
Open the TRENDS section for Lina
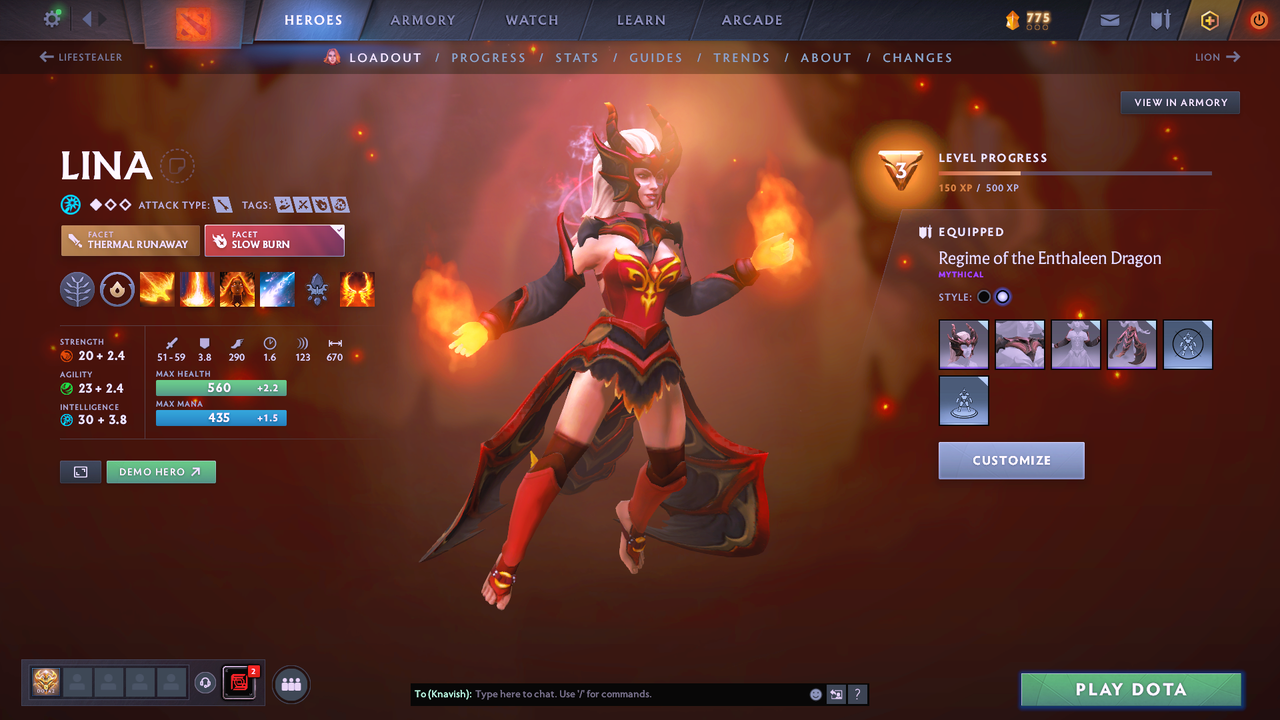[x=741, y=57]
